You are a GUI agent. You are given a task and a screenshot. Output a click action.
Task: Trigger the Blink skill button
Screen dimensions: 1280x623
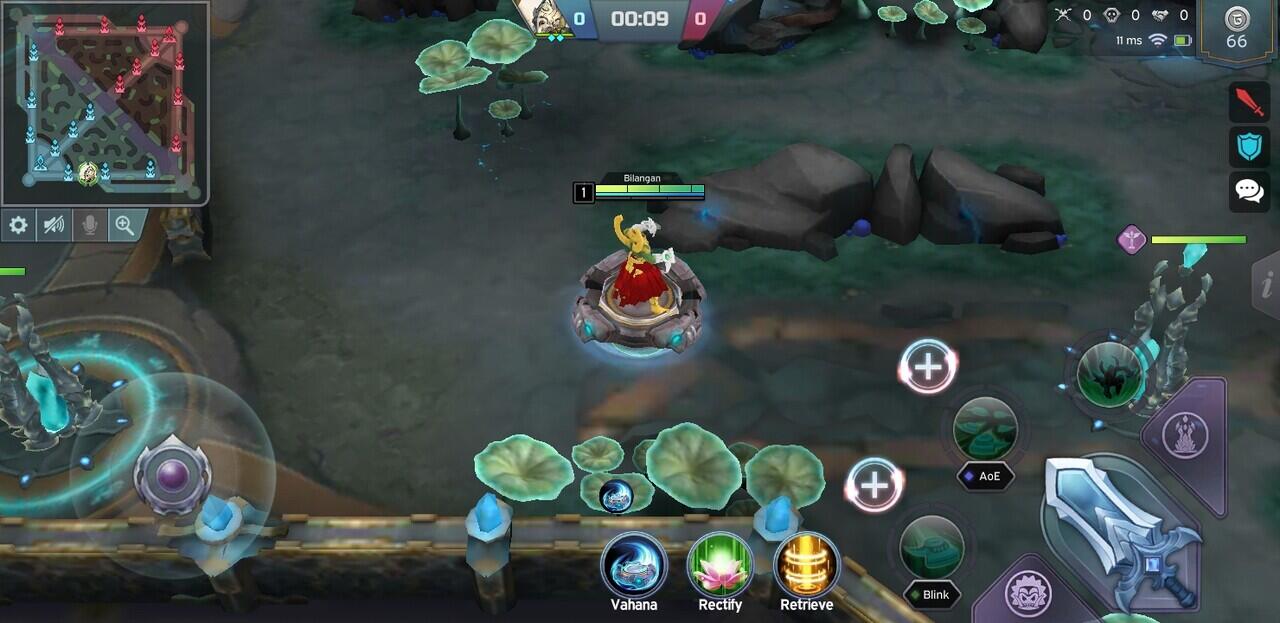click(932, 548)
